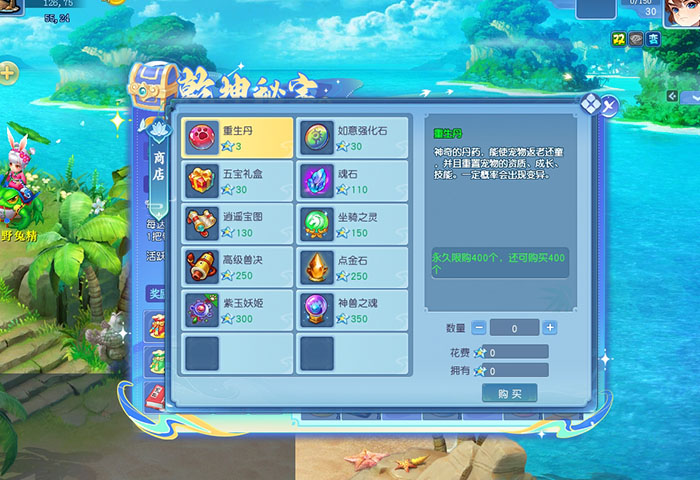This screenshot has height=480, width=700.
Task: Choose the 五宝礼盒 gift box item
Action: (237, 182)
